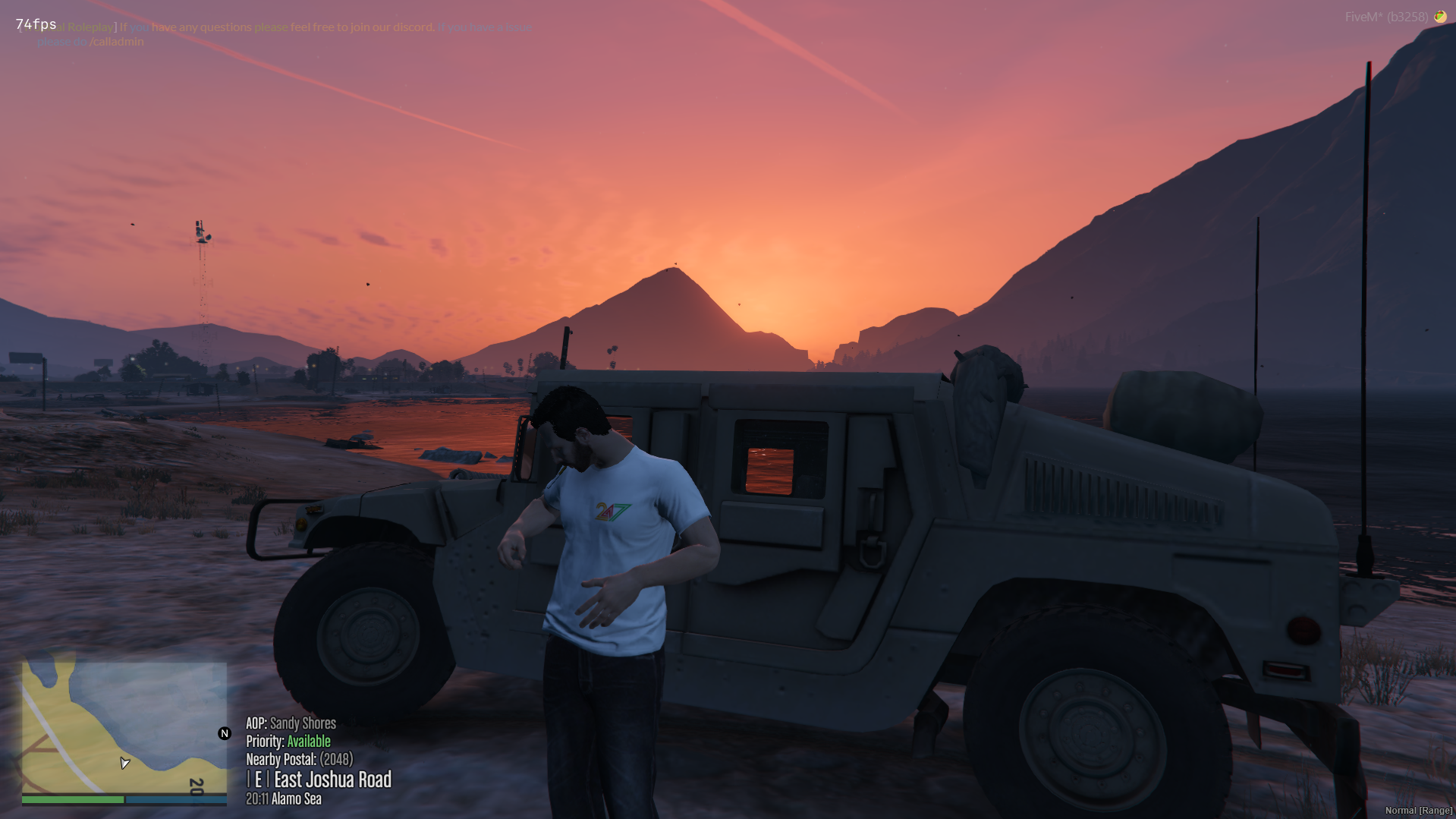Image resolution: width=1456 pixels, height=819 pixels.
Task: Toggle the AOP: Sandy Shores label
Action: coord(291,723)
